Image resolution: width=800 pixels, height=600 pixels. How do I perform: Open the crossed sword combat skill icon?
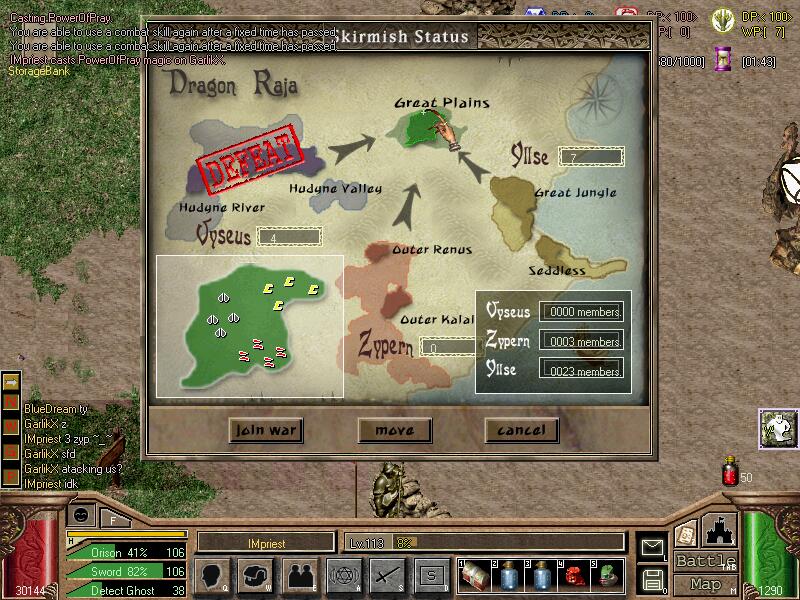click(x=386, y=575)
